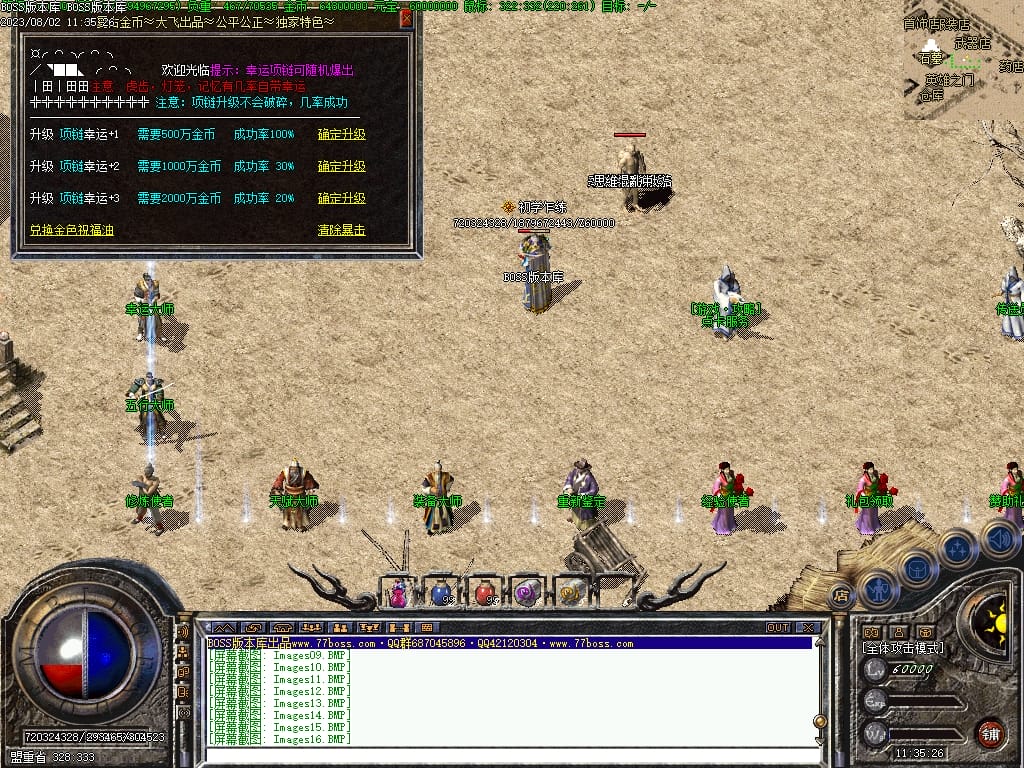Use the red health potion slot
Screen dimensions: 1024x768
point(484,593)
